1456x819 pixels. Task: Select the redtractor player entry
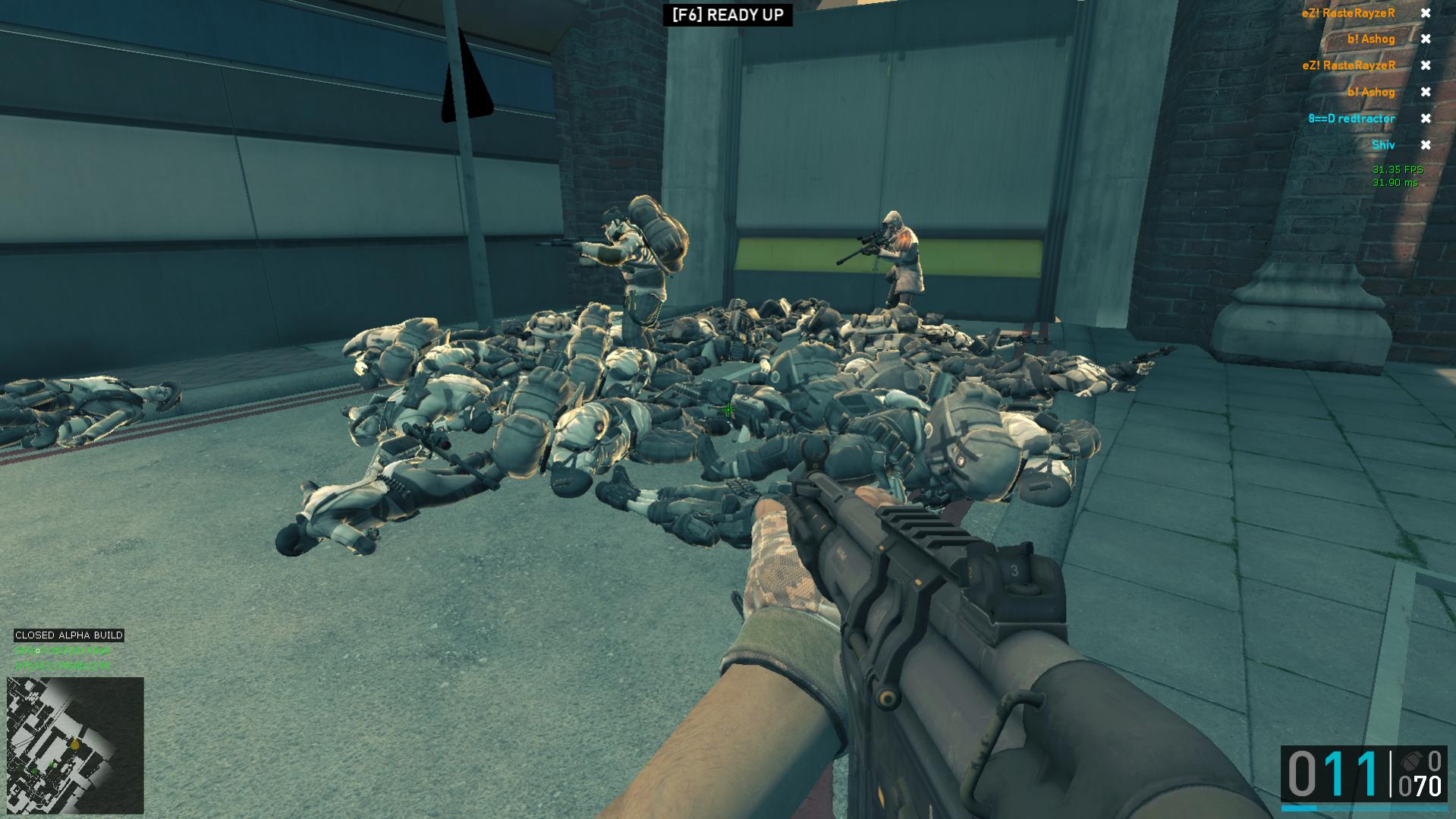click(1351, 118)
